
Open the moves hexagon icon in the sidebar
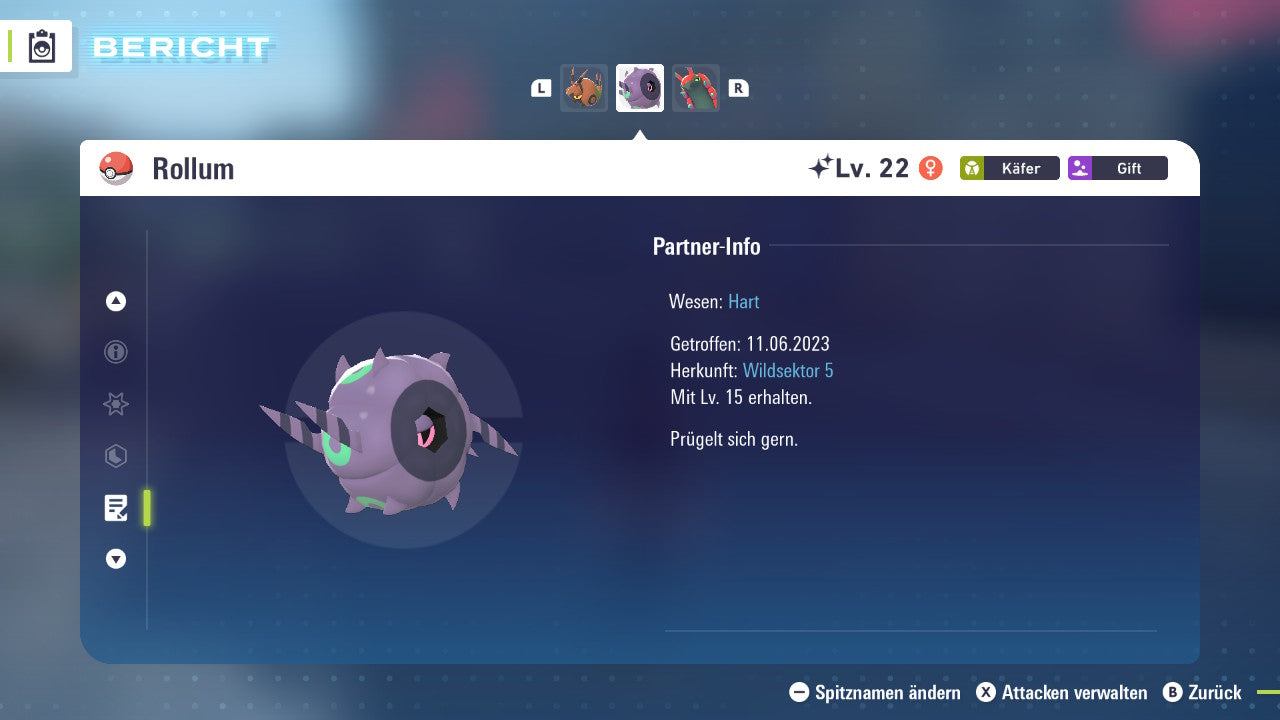click(115, 456)
